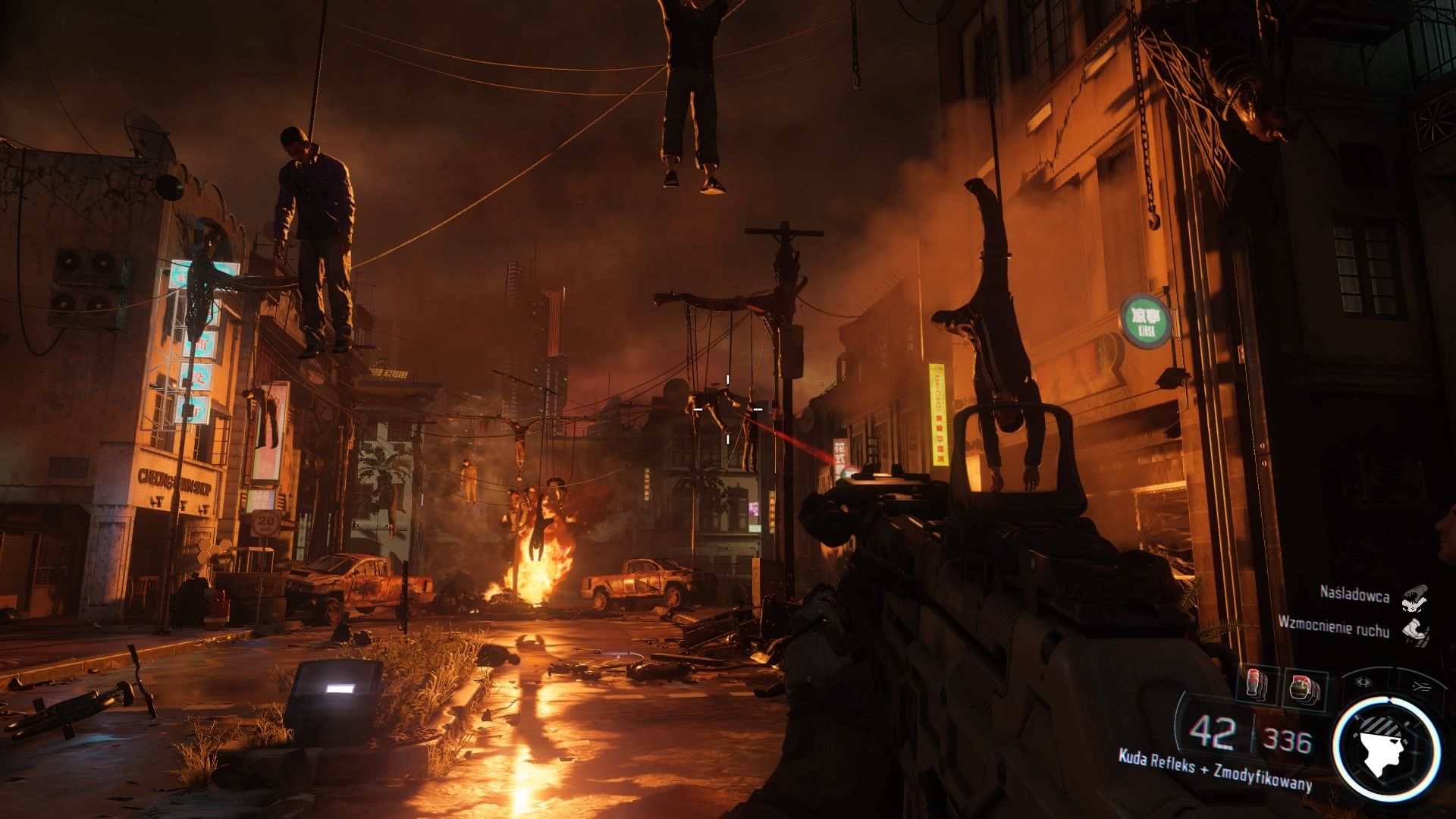
Task: Select the frag grenade equipment icon
Action: (x=1301, y=686)
